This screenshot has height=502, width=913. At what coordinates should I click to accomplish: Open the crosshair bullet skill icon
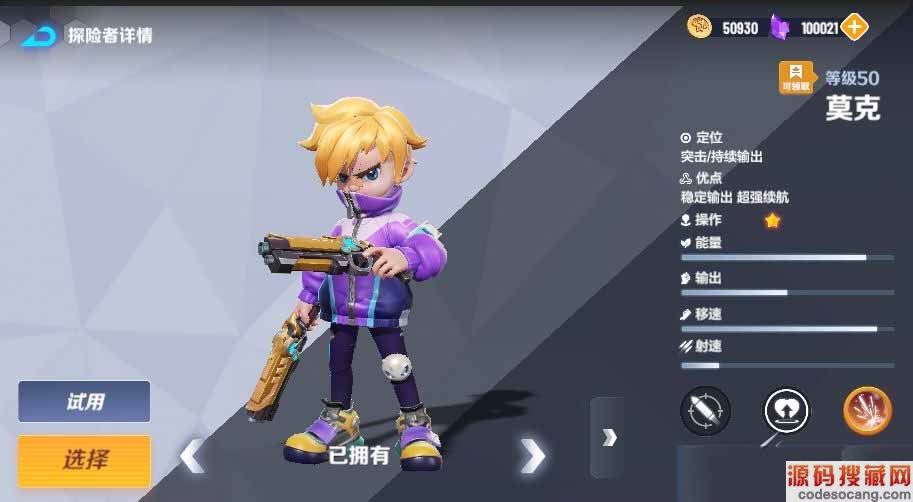[x=705, y=410]
